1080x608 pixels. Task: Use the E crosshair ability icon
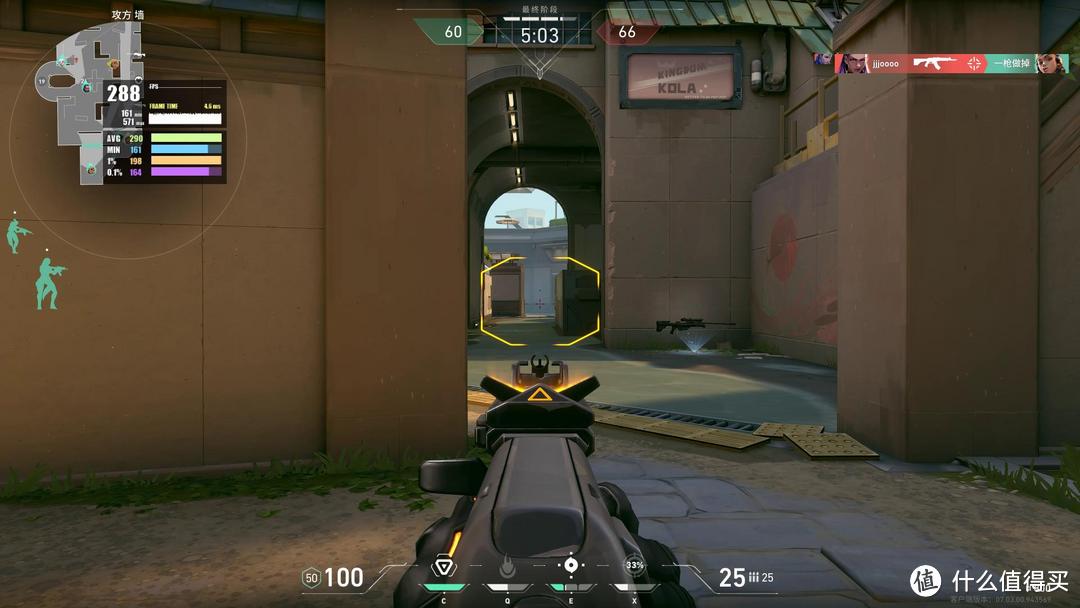tap(570, 565)
